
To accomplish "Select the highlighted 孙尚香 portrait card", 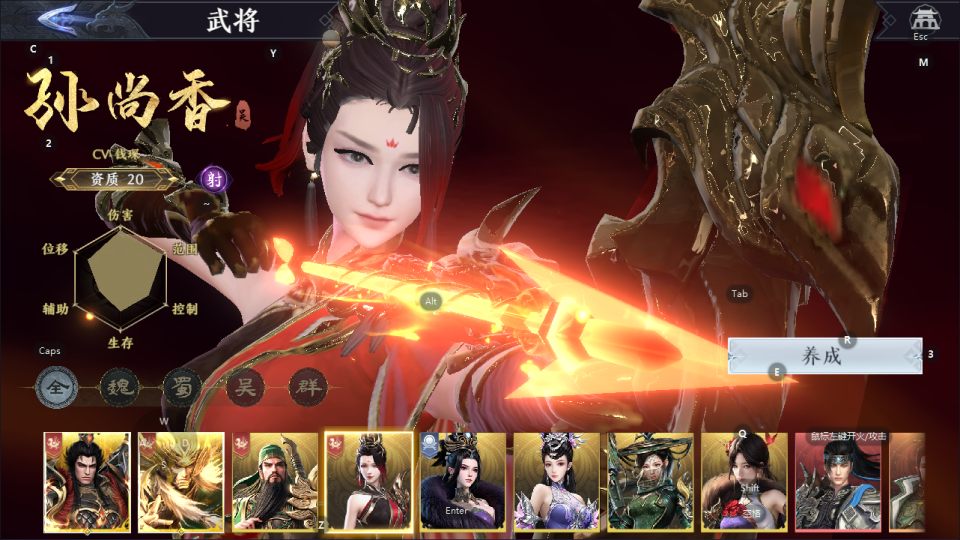I will click(x=369, y=481).
